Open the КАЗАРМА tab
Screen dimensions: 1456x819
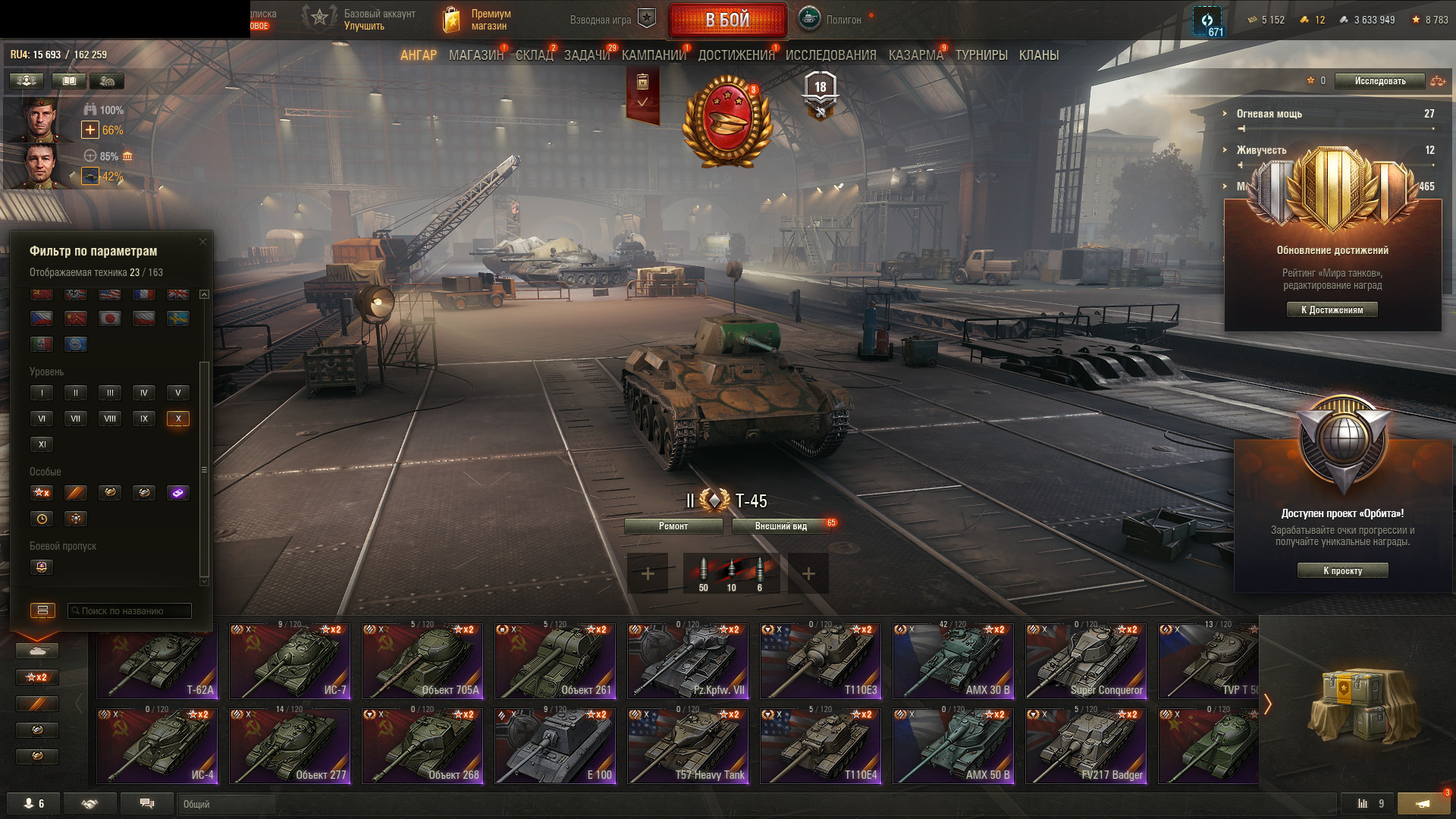[x=915, y=55]
